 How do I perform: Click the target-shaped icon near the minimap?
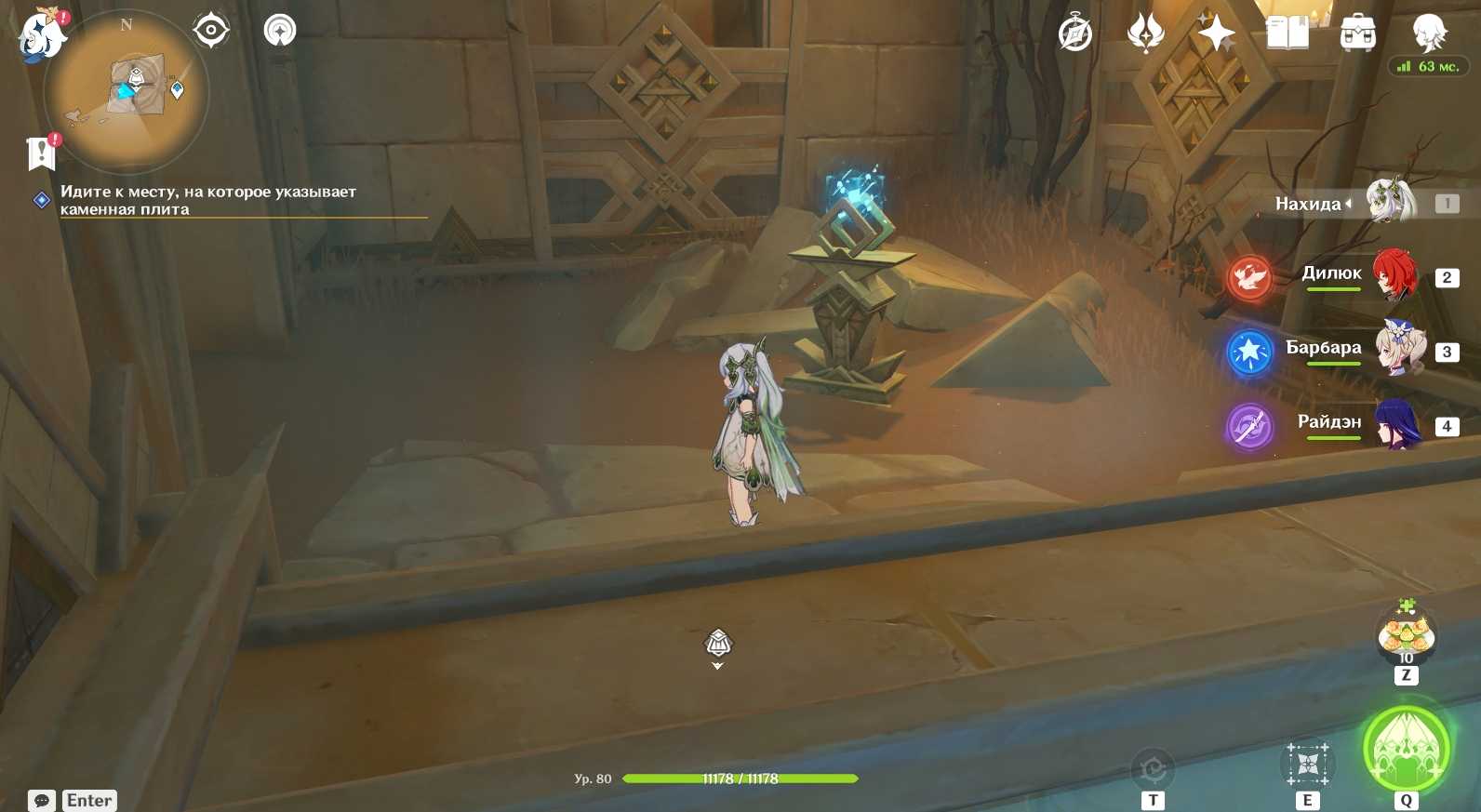tap(211, 31)
